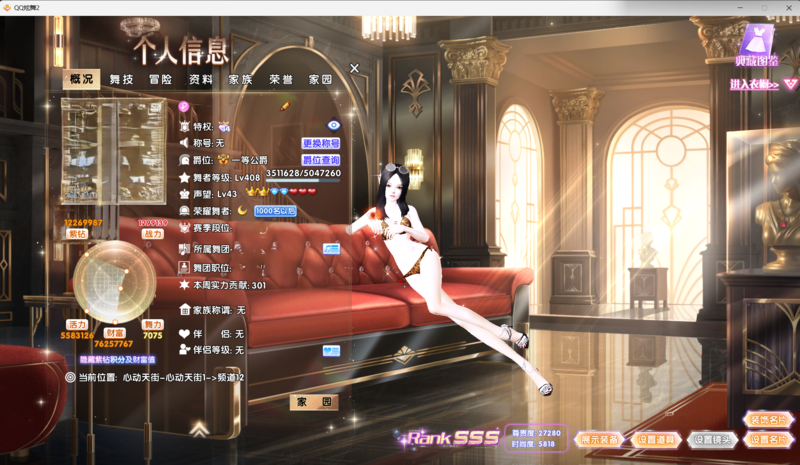Screen dimensions: 800x465
Task: Close the 个人信息 panel
Action: 354,68
